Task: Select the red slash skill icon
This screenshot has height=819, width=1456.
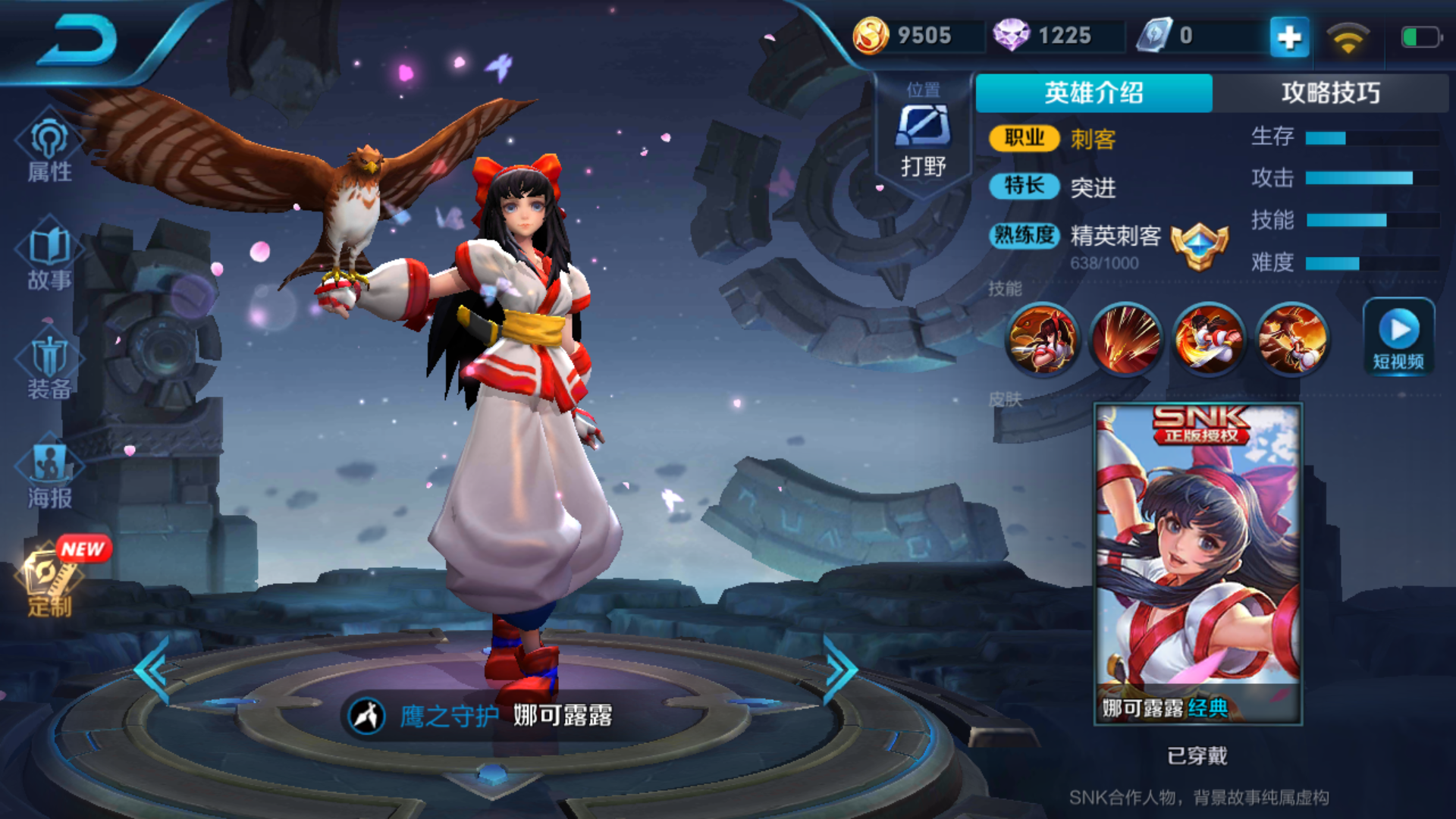Action: point(1125,339)
